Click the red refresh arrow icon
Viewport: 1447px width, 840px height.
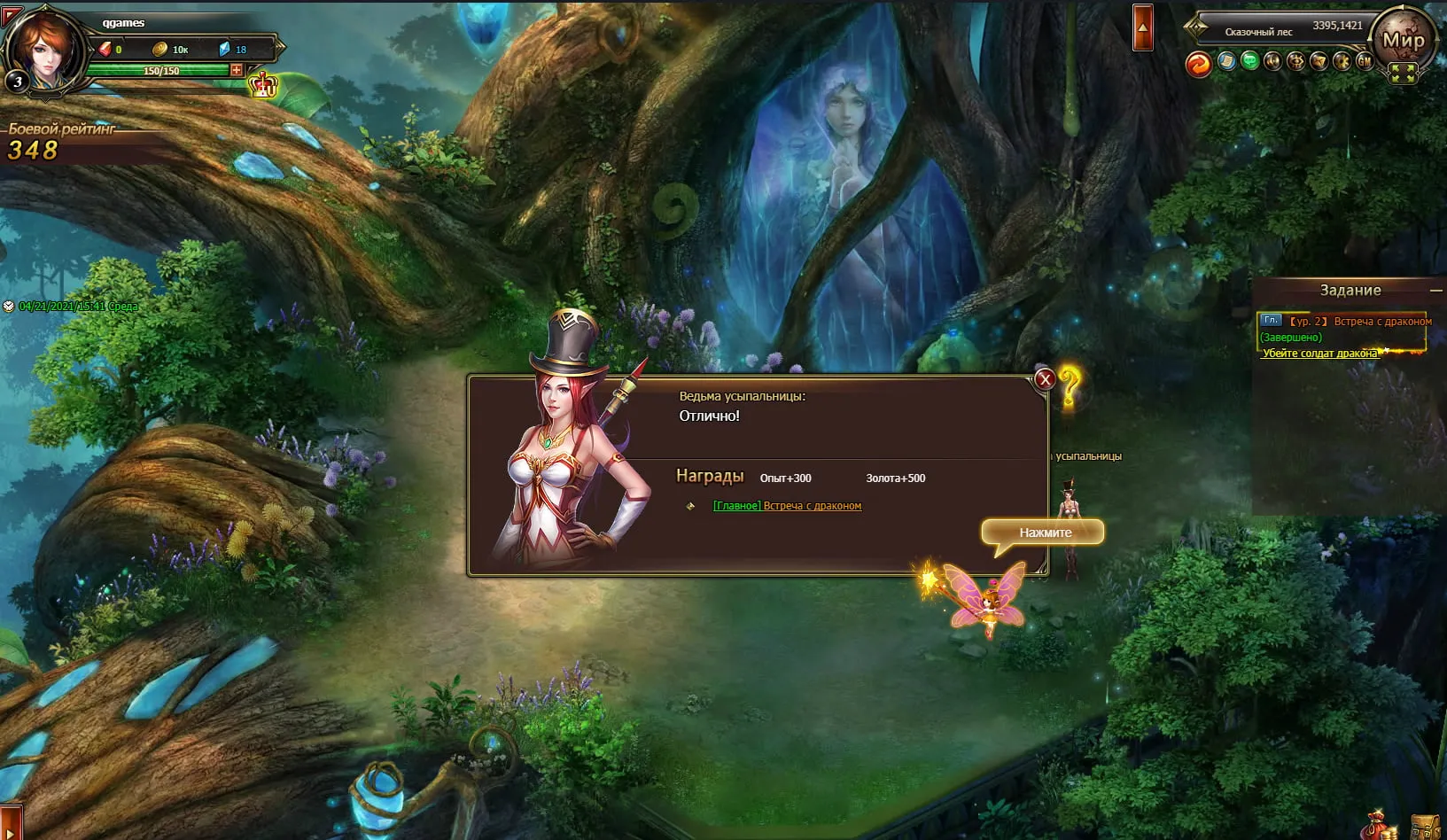click(1198, 64)
